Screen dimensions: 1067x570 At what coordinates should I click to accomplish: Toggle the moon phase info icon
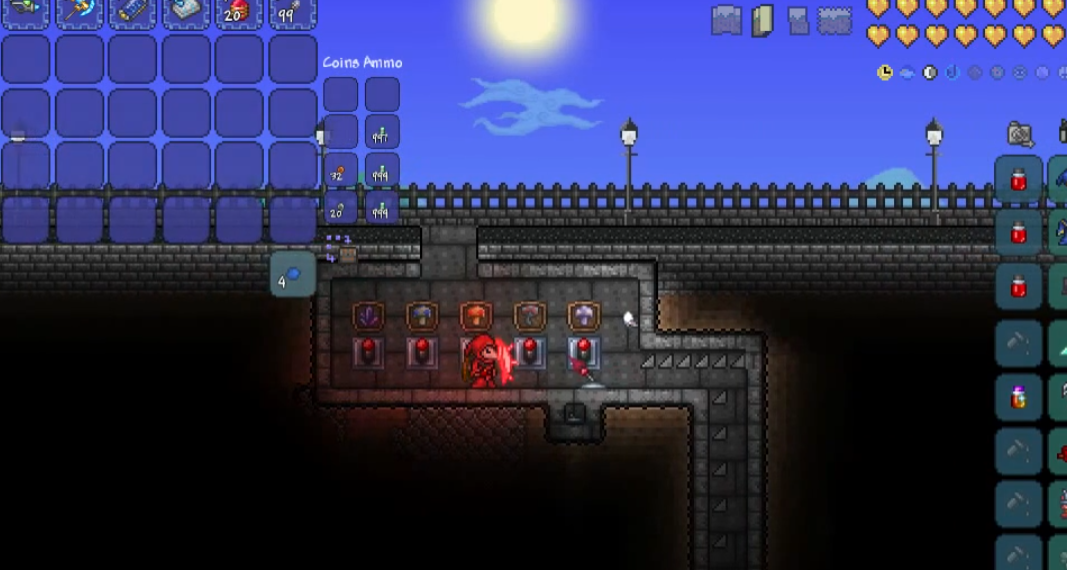tap(930, 72)
